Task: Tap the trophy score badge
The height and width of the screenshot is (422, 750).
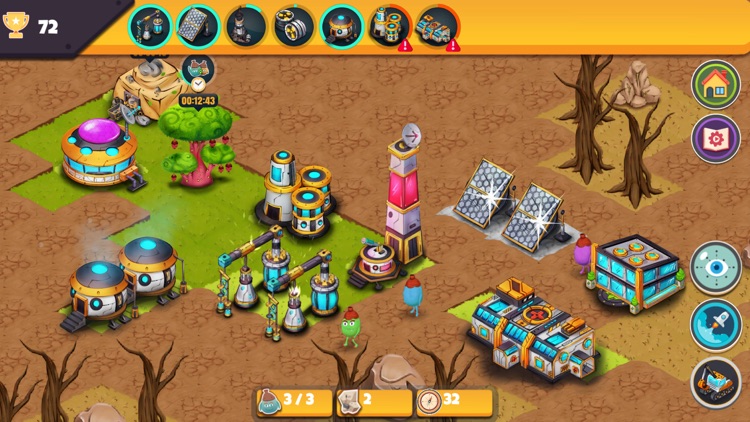Action: pyautogui.click(x=35, y=27)
